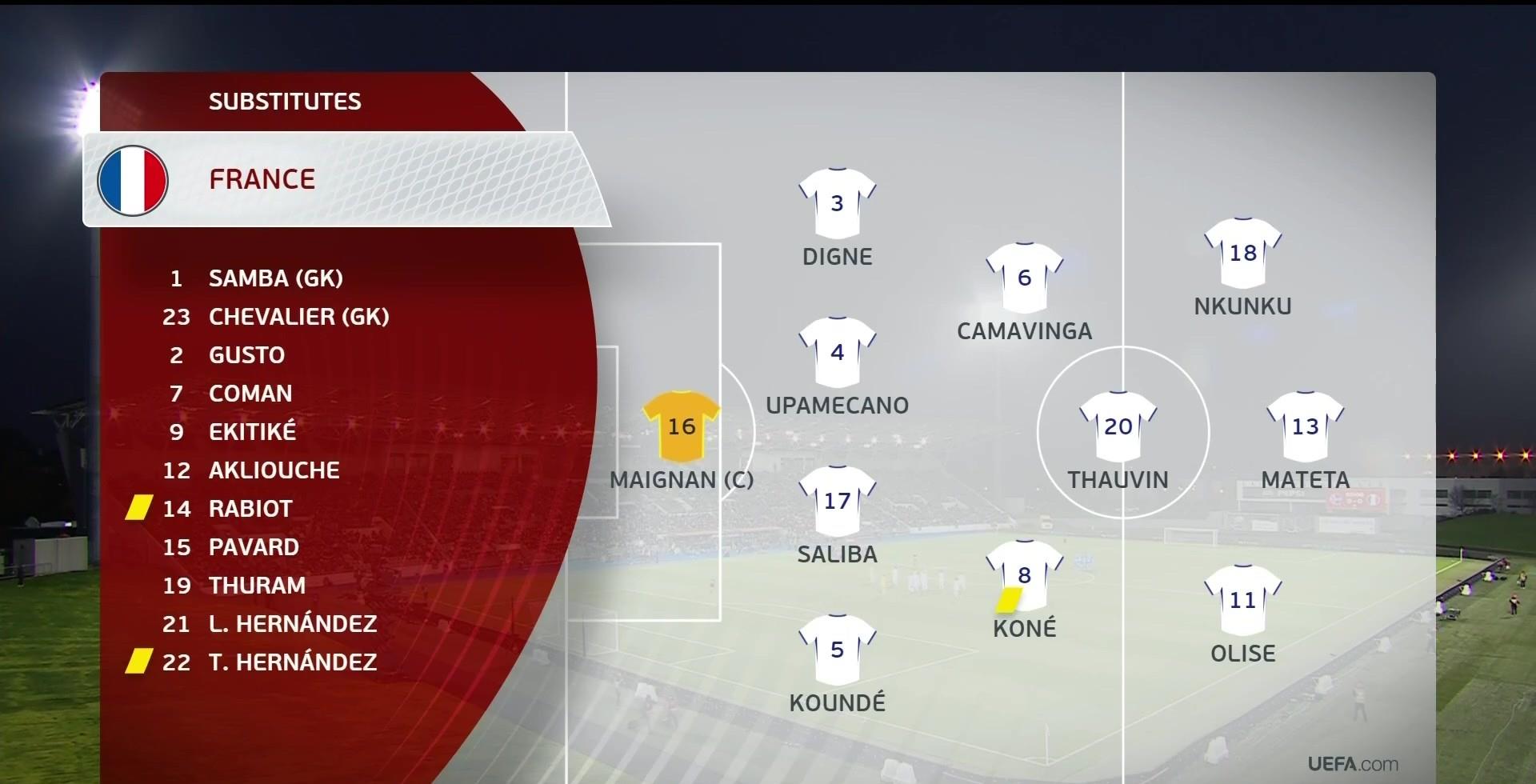Viewport: 1536px width, 784px height.
Task: Select Maignan's yellow goalkeeper shirt
Action: (682, 426)
